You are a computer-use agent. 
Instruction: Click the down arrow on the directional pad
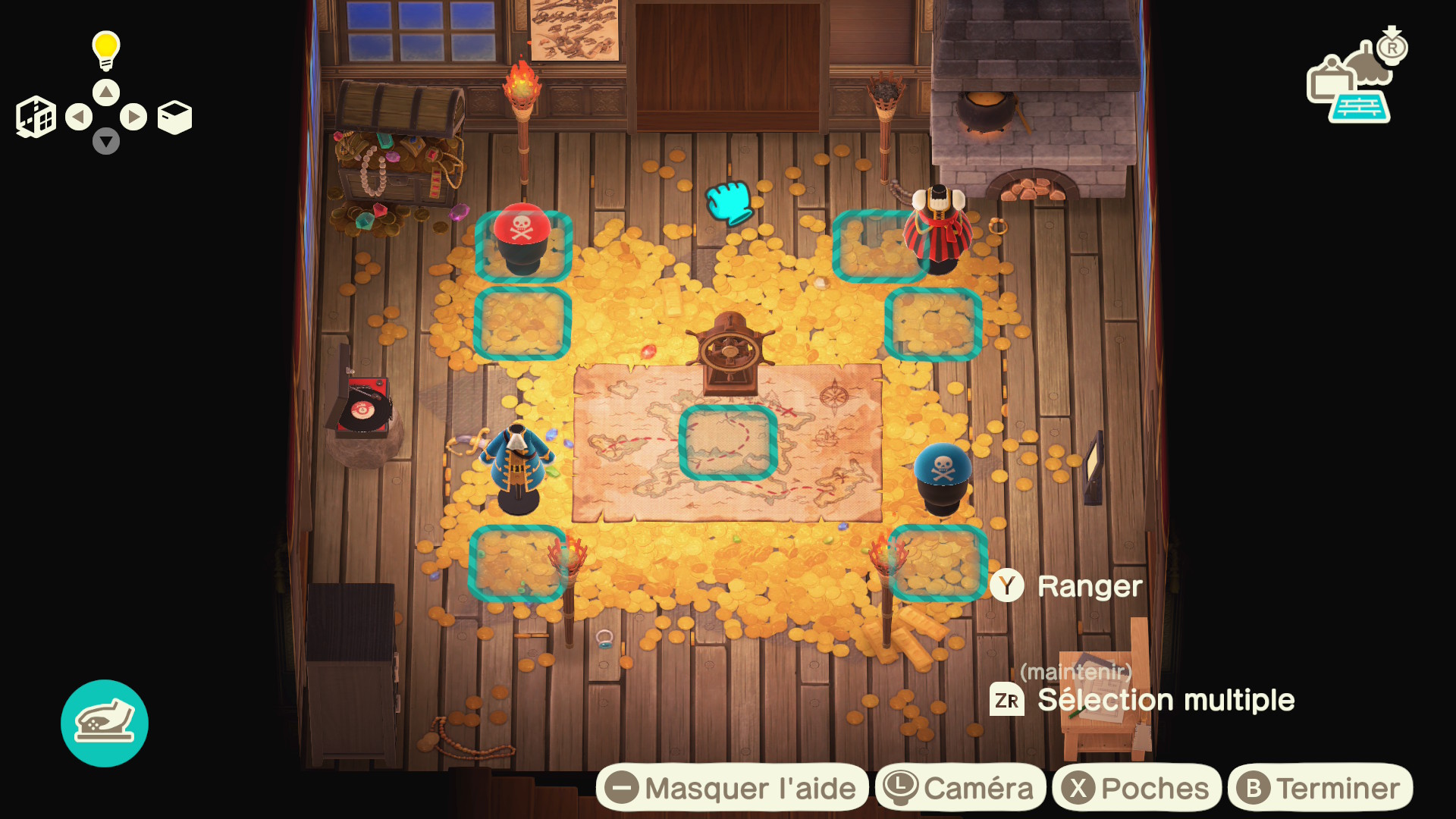coord(106,141)
